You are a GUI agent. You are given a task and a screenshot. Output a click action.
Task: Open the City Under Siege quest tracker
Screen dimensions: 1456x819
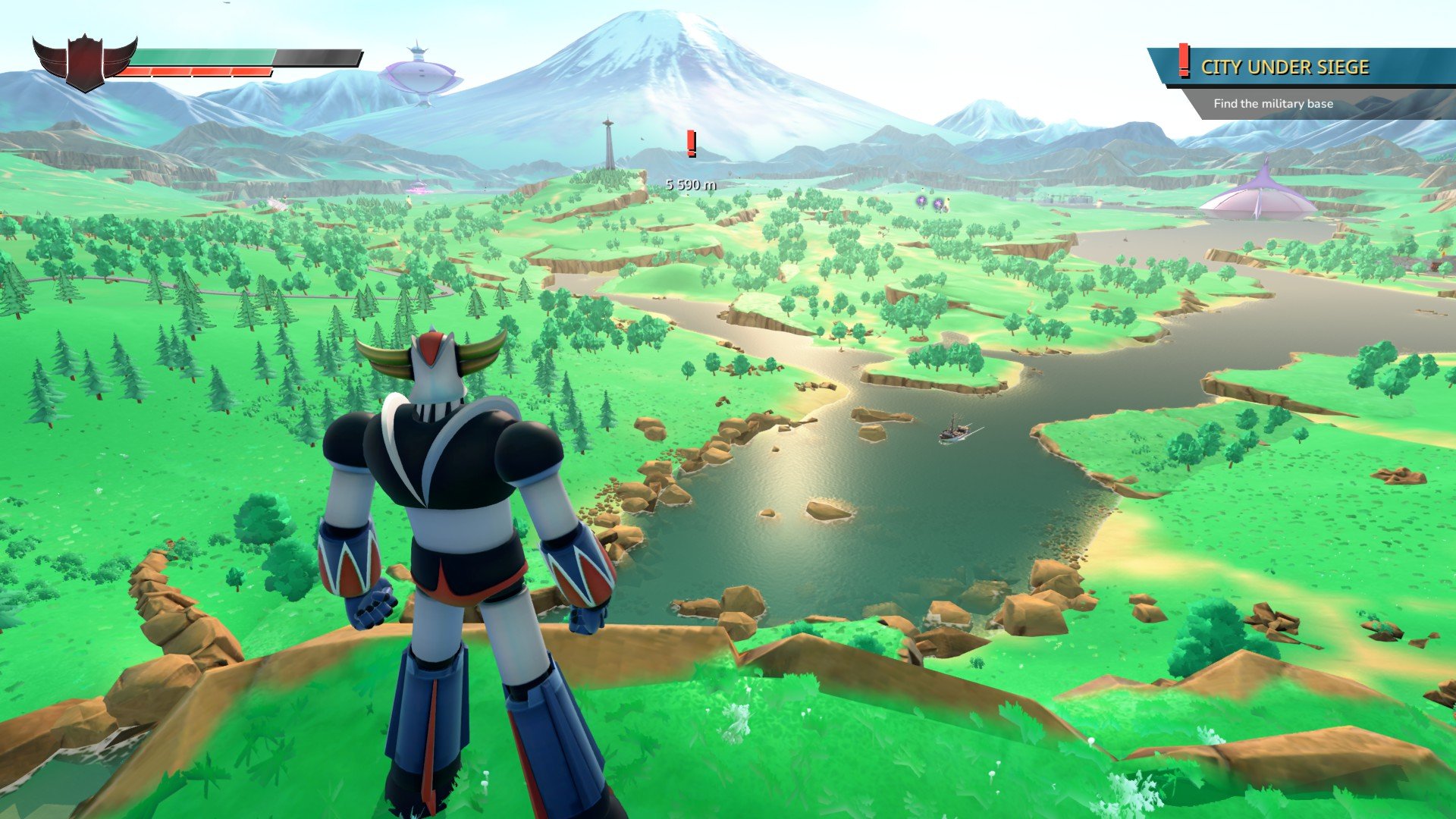(1285, 67)
